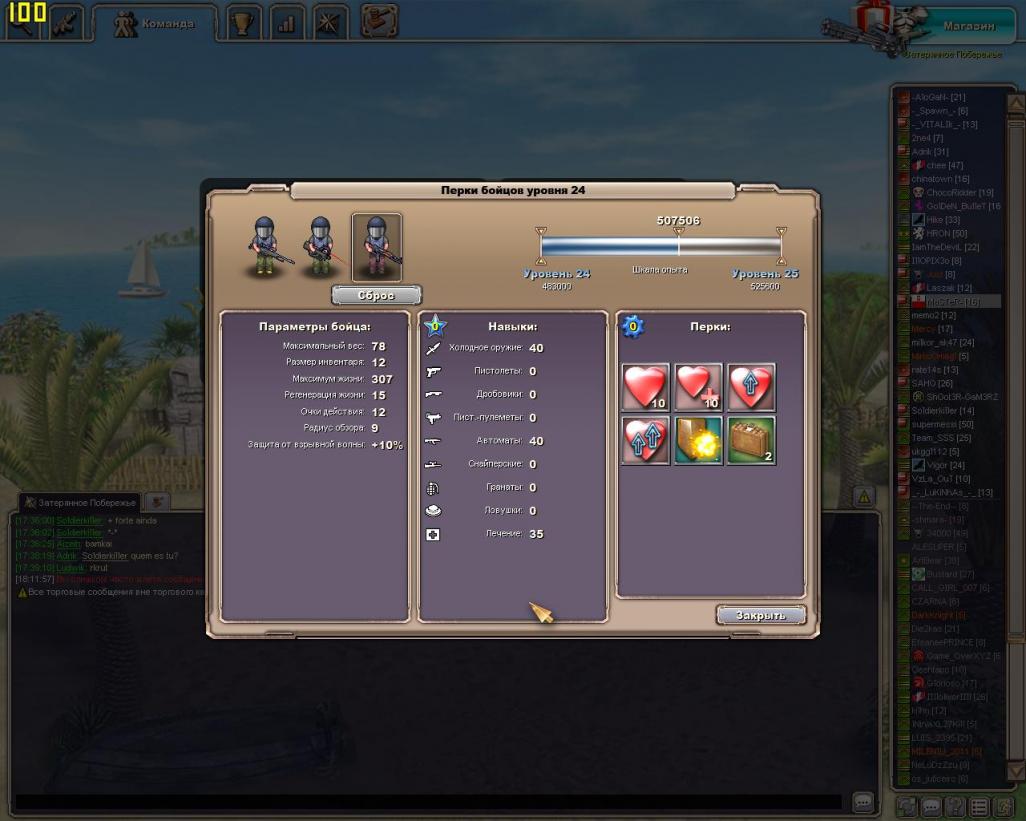Select player HRON in the player list
Viewport: 1026px width, 821px height.
click(938, 233)
